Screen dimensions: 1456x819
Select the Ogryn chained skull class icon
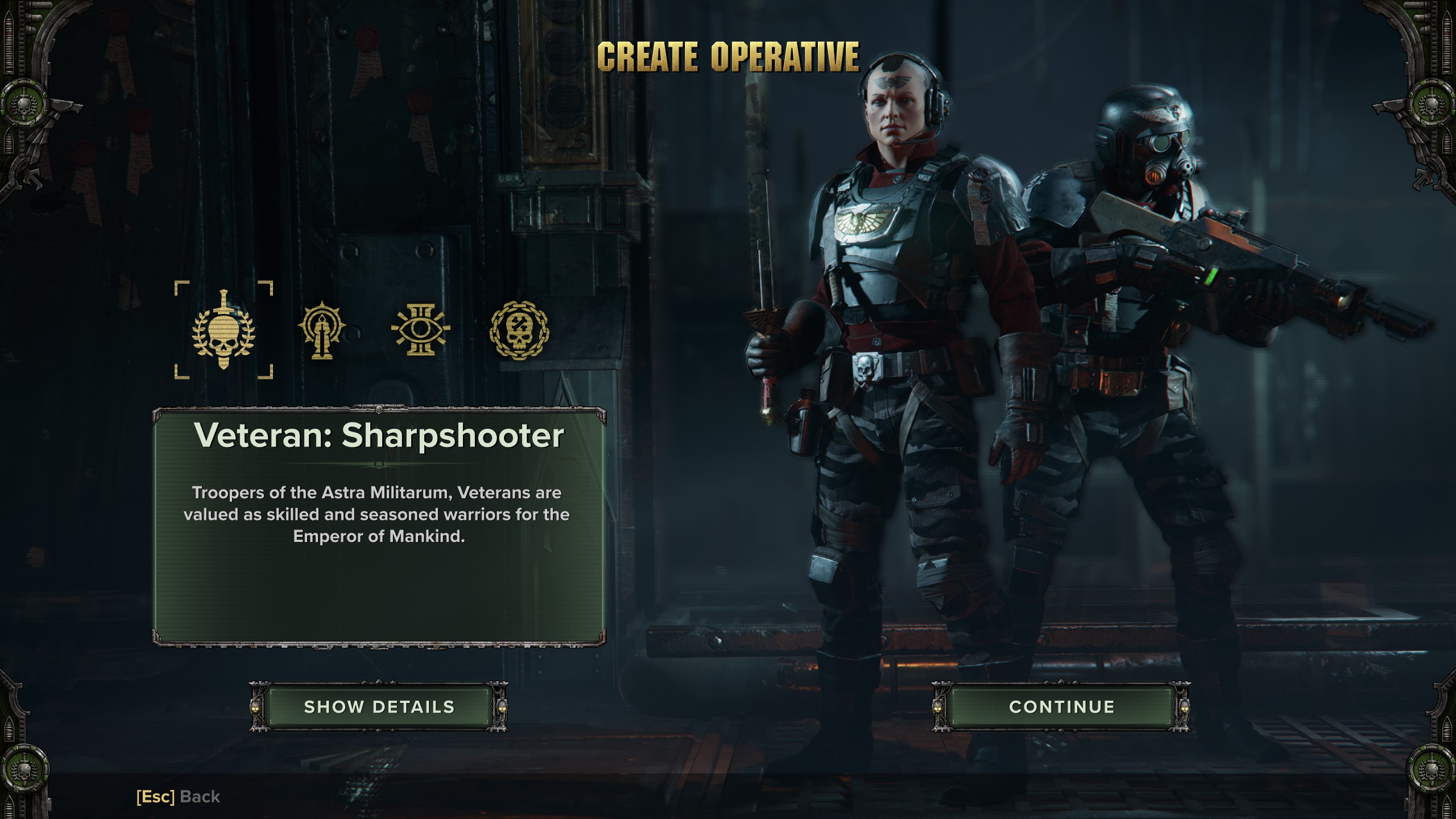pos(519,330)
